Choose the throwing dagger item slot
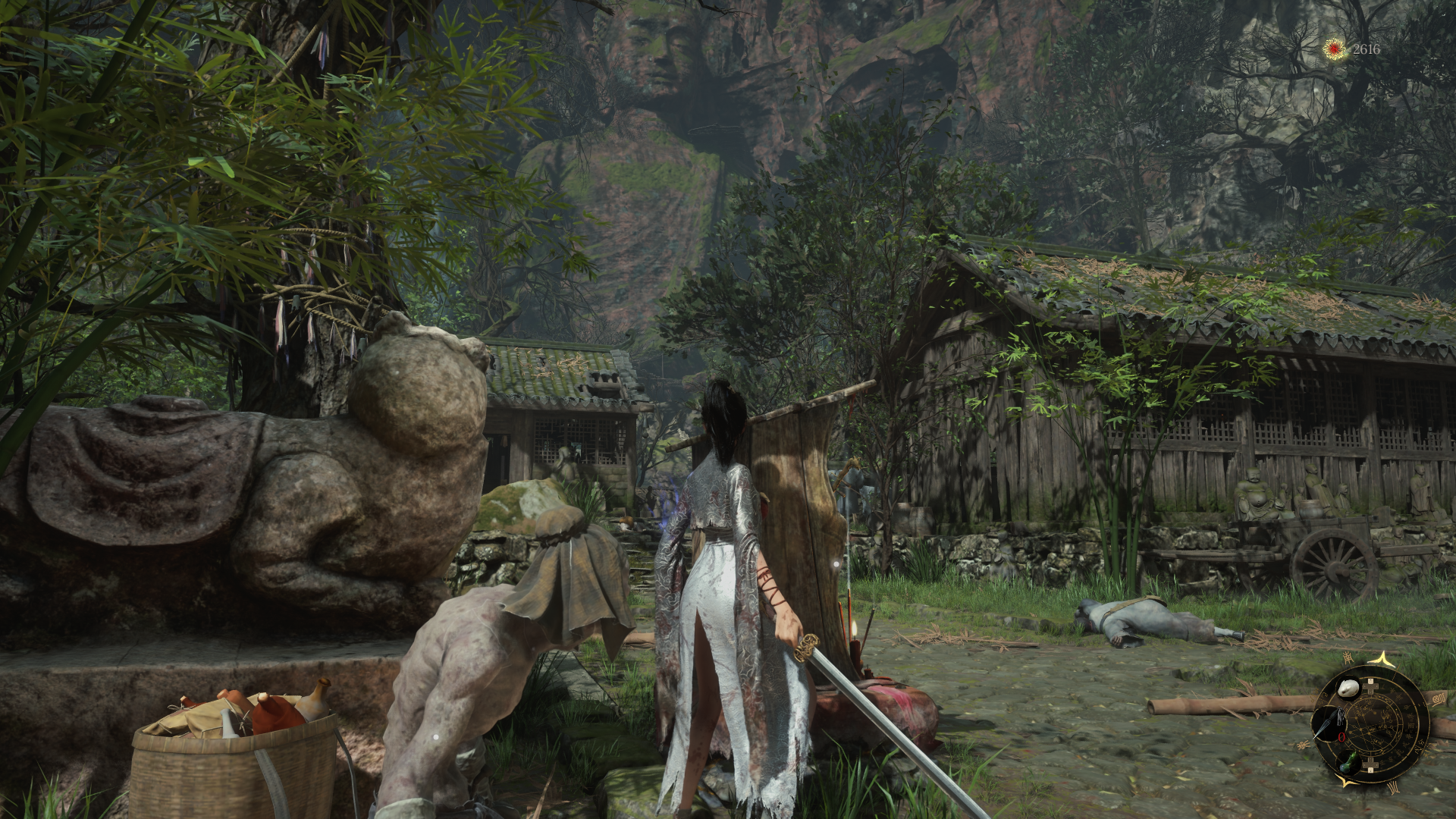 coord(1330,723)
